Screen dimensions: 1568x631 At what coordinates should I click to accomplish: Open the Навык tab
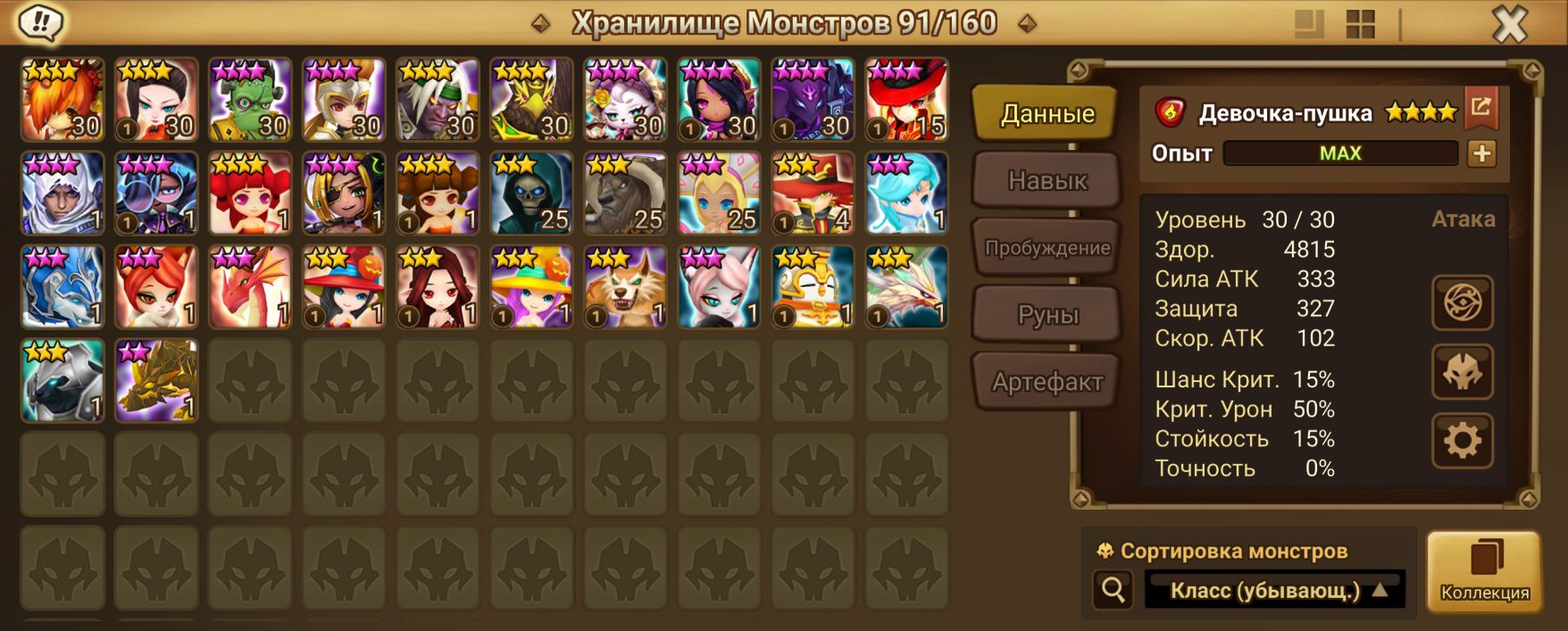1047,181
